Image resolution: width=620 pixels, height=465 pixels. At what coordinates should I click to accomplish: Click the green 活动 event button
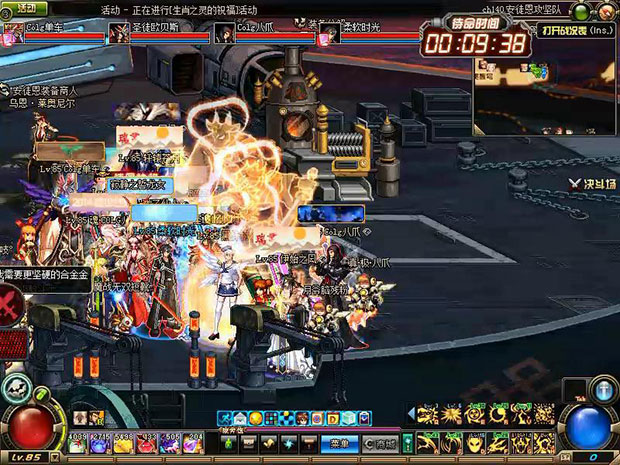pyautogui.click(x=26, y=10)
